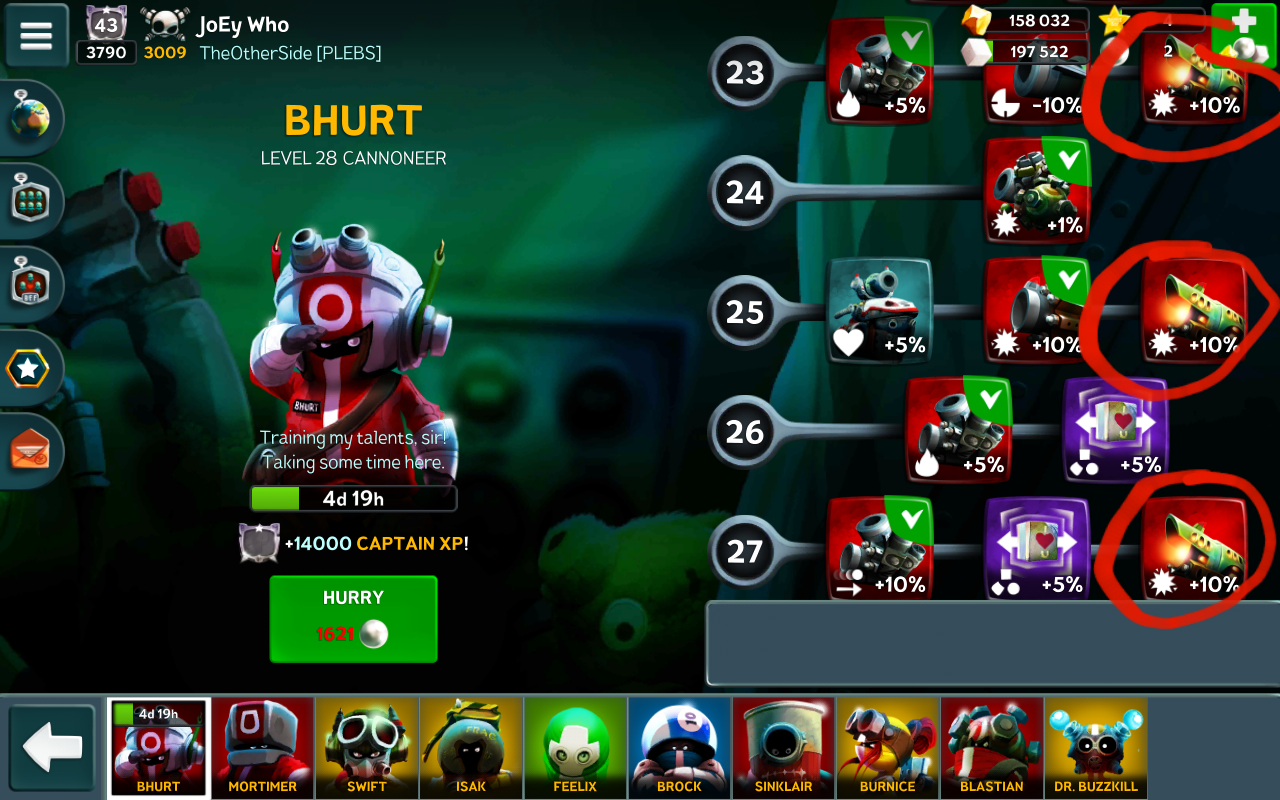
Task: Choose Swift from the crew bar
Action: point(367,747)
